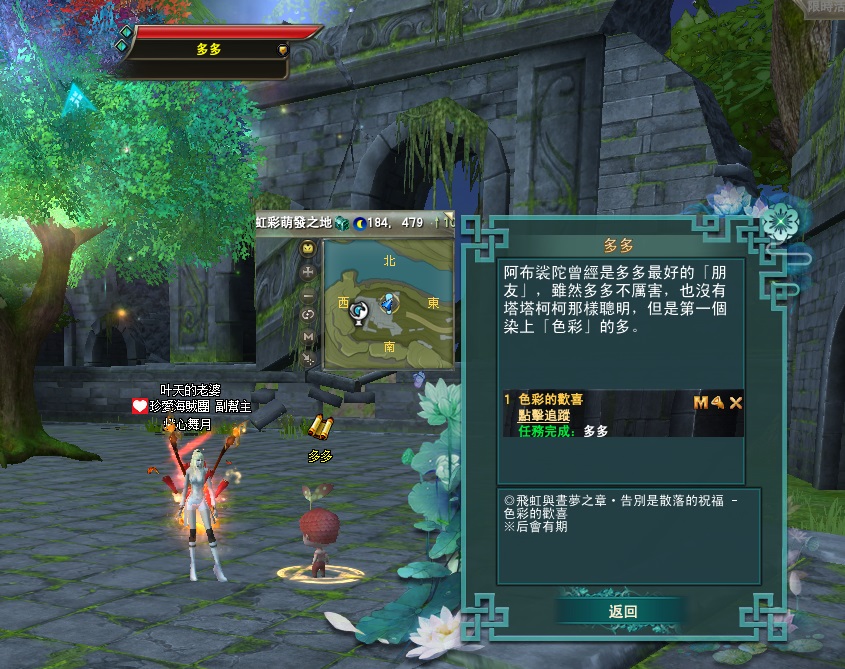This screenshot has height=669, width=845.
Task: Zoom out minimap with the minus button
Action: tap(308, 297)
